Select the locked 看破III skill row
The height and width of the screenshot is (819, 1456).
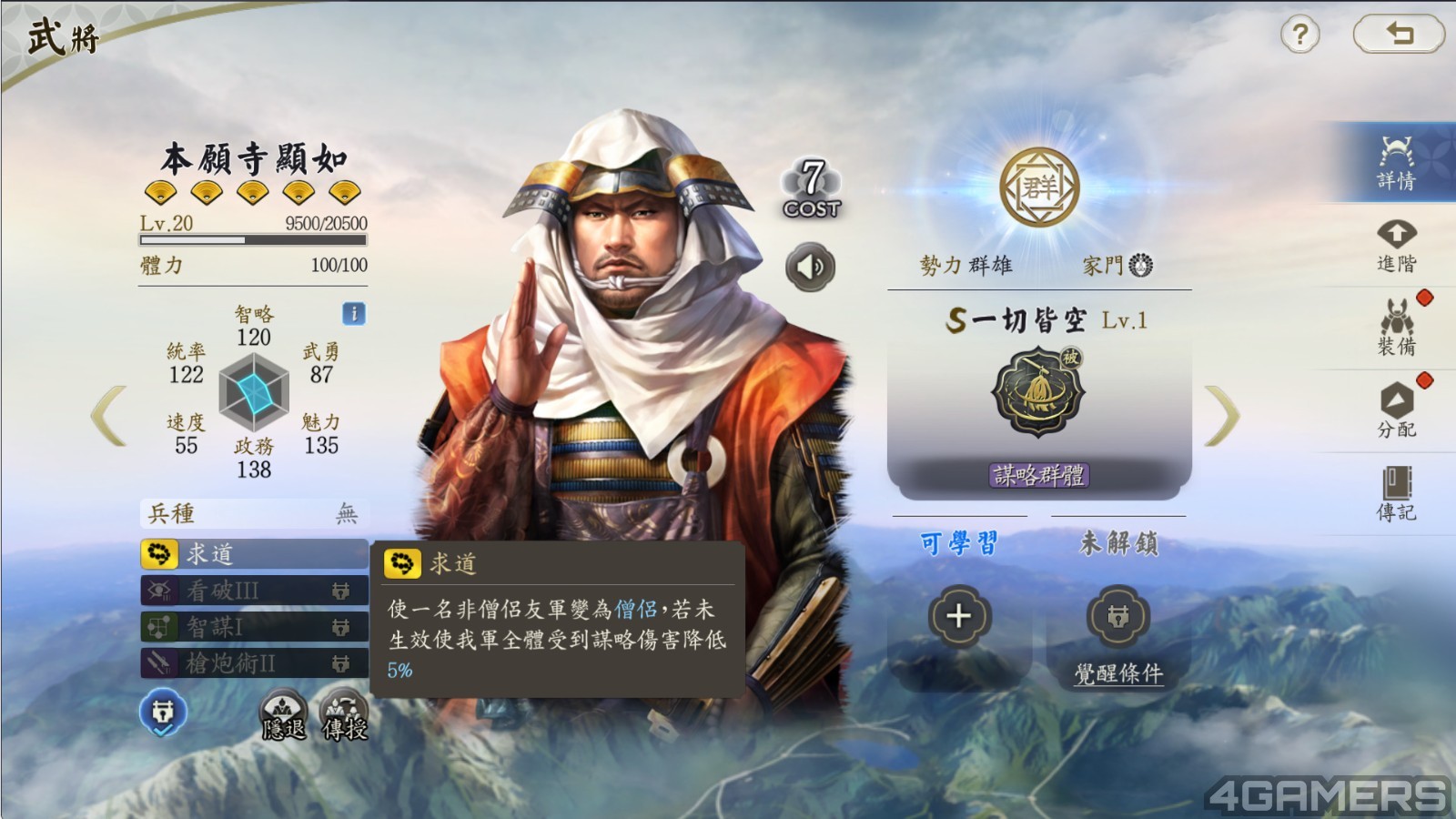(x=254, y=591)
